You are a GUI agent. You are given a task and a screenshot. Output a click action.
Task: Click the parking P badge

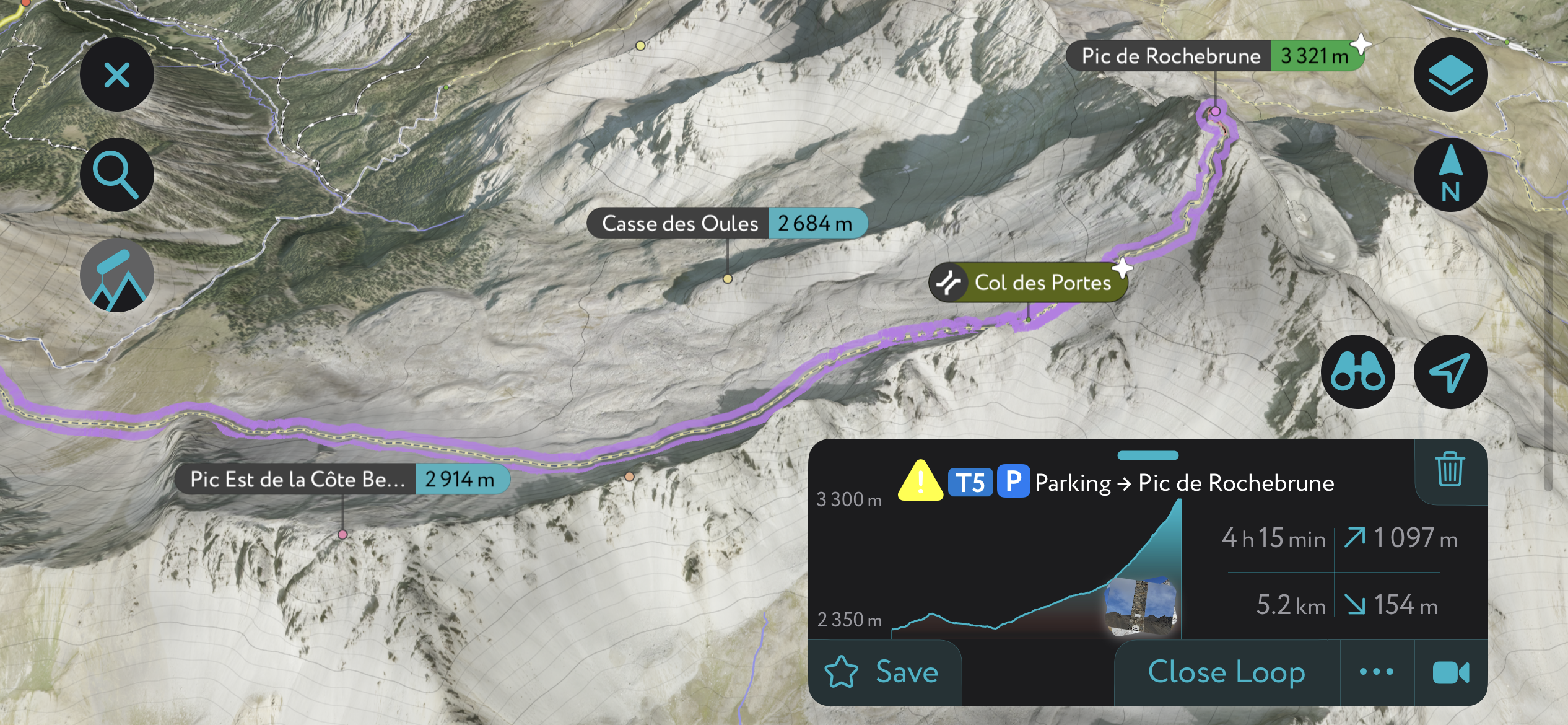(x=1014, y=481)
